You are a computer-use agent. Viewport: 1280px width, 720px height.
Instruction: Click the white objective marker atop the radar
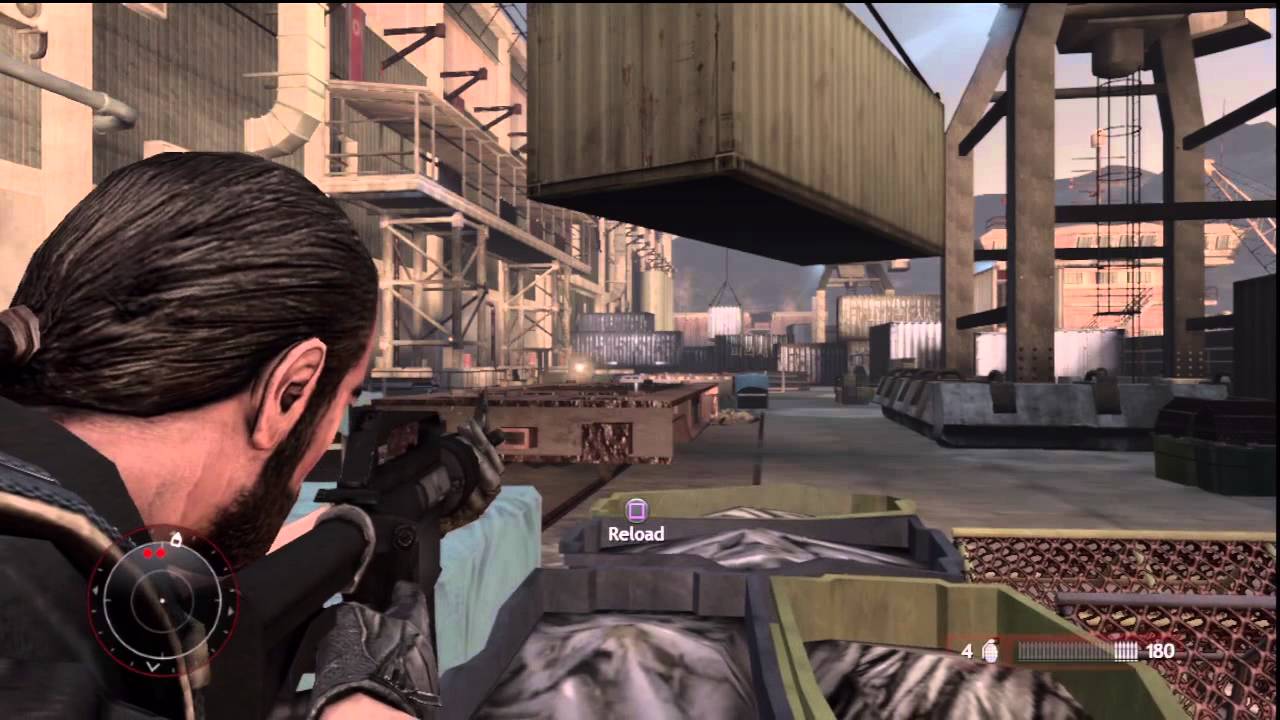(x=177, y=540)
